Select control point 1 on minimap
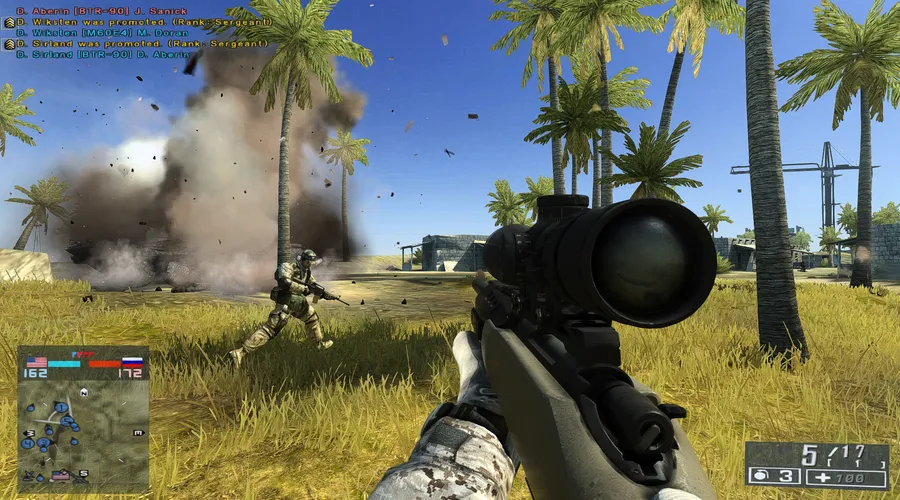 pos(61,407)
